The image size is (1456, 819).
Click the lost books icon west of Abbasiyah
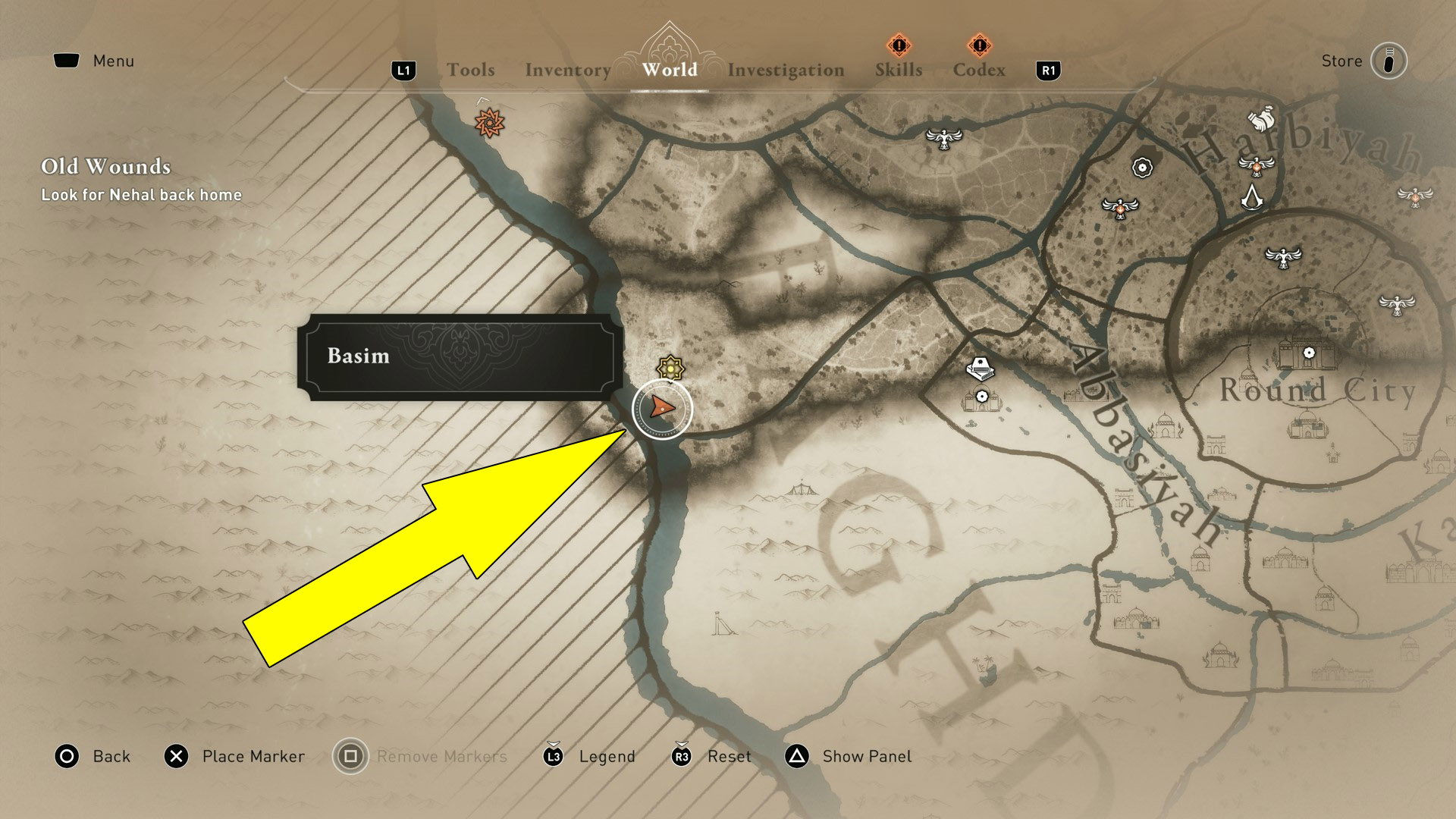tap(982, 369)
